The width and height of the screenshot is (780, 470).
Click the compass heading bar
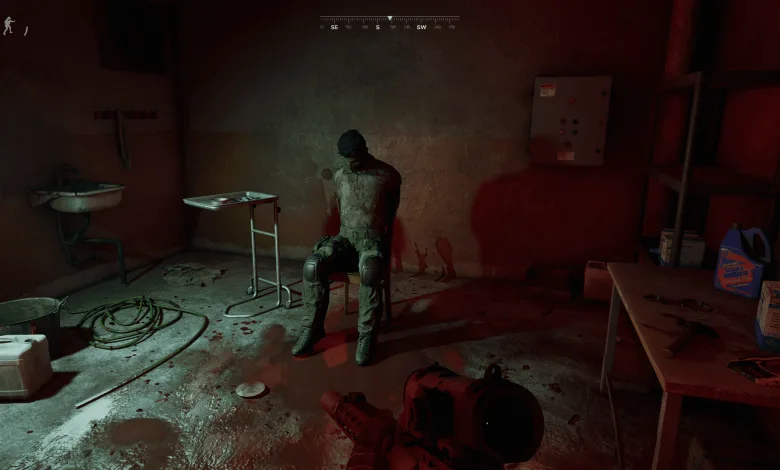coord(390,22)
